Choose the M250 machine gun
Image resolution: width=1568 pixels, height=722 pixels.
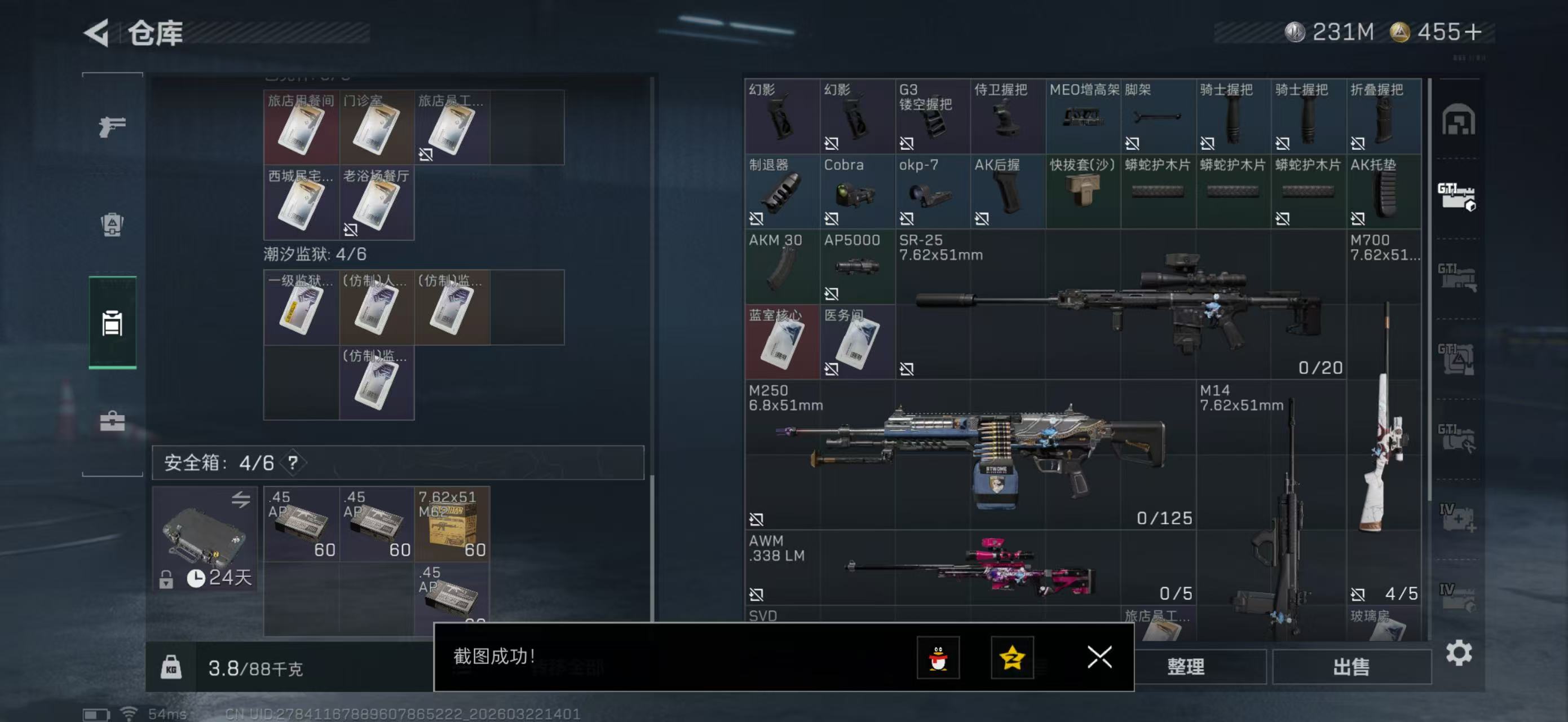click(969, 455)
